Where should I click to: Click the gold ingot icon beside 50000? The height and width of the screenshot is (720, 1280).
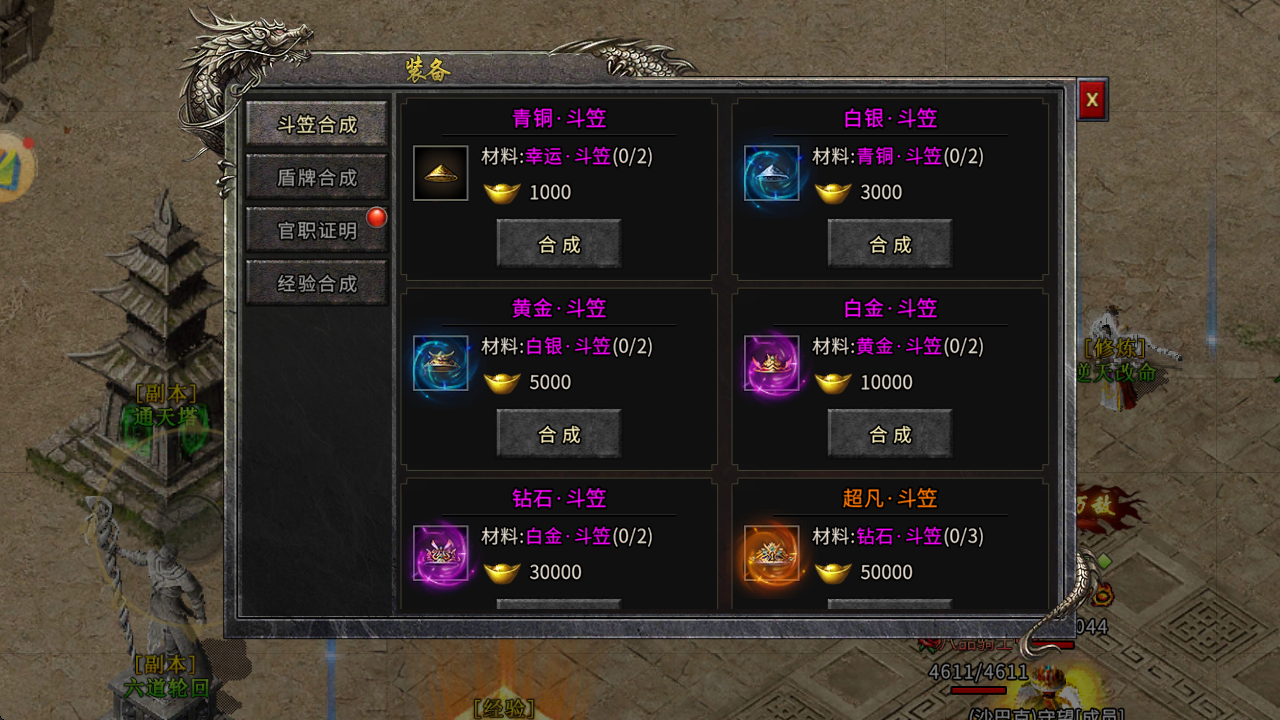833,572
